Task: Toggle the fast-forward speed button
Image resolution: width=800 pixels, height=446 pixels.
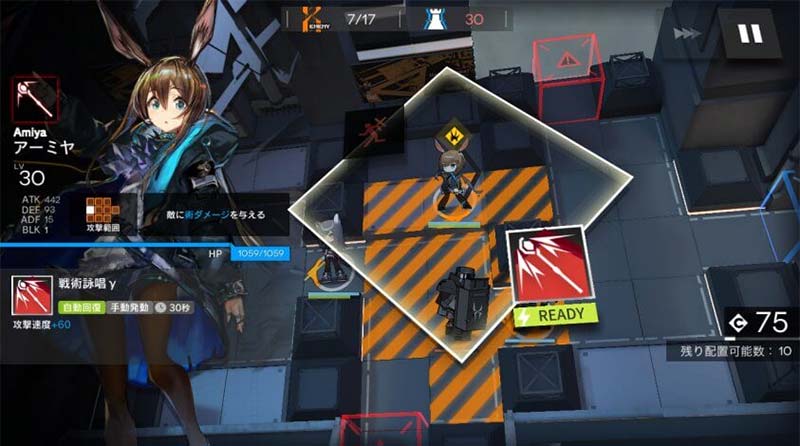Action: pos(688,34)
